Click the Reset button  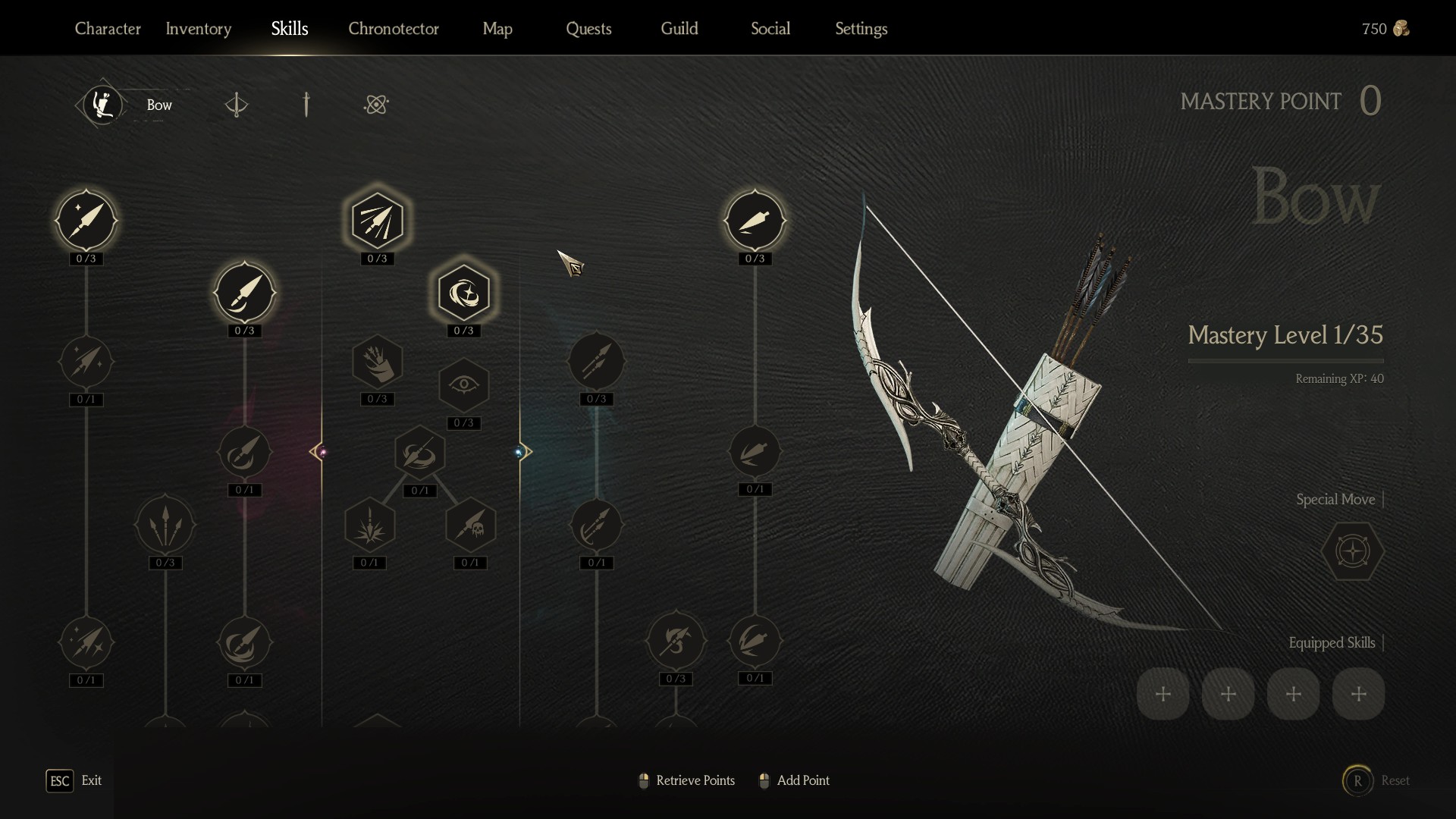pyautogui.click(x=1358, y=780)
